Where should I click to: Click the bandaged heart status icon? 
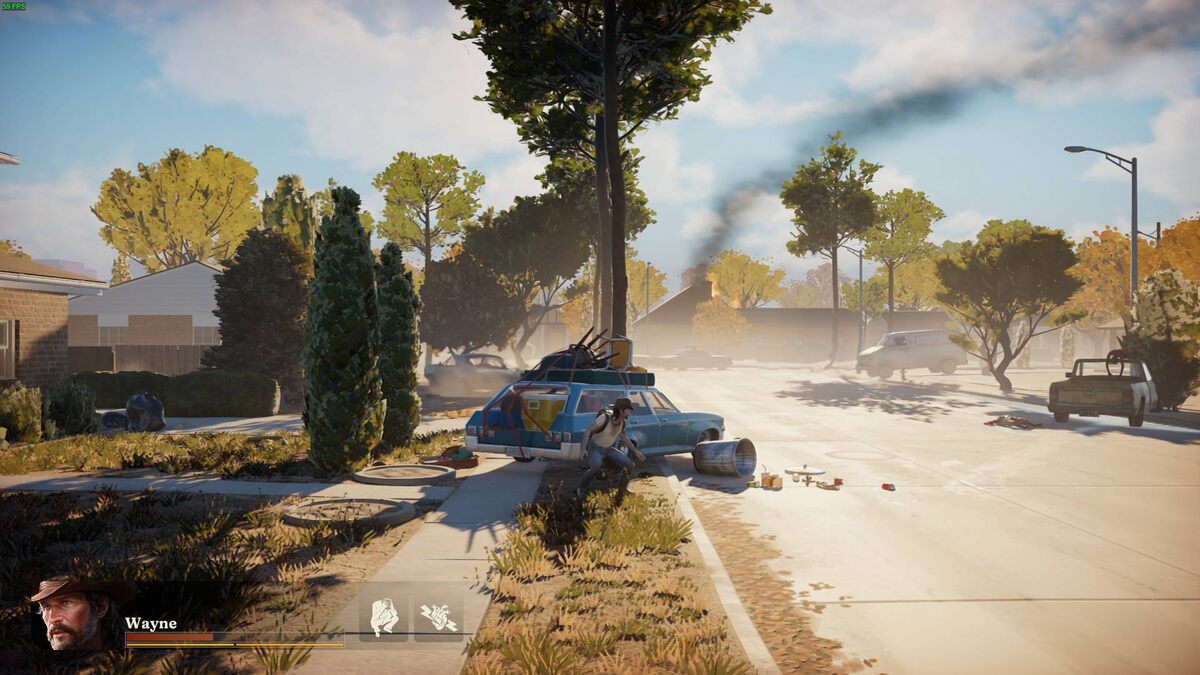[x=438, y=616]
